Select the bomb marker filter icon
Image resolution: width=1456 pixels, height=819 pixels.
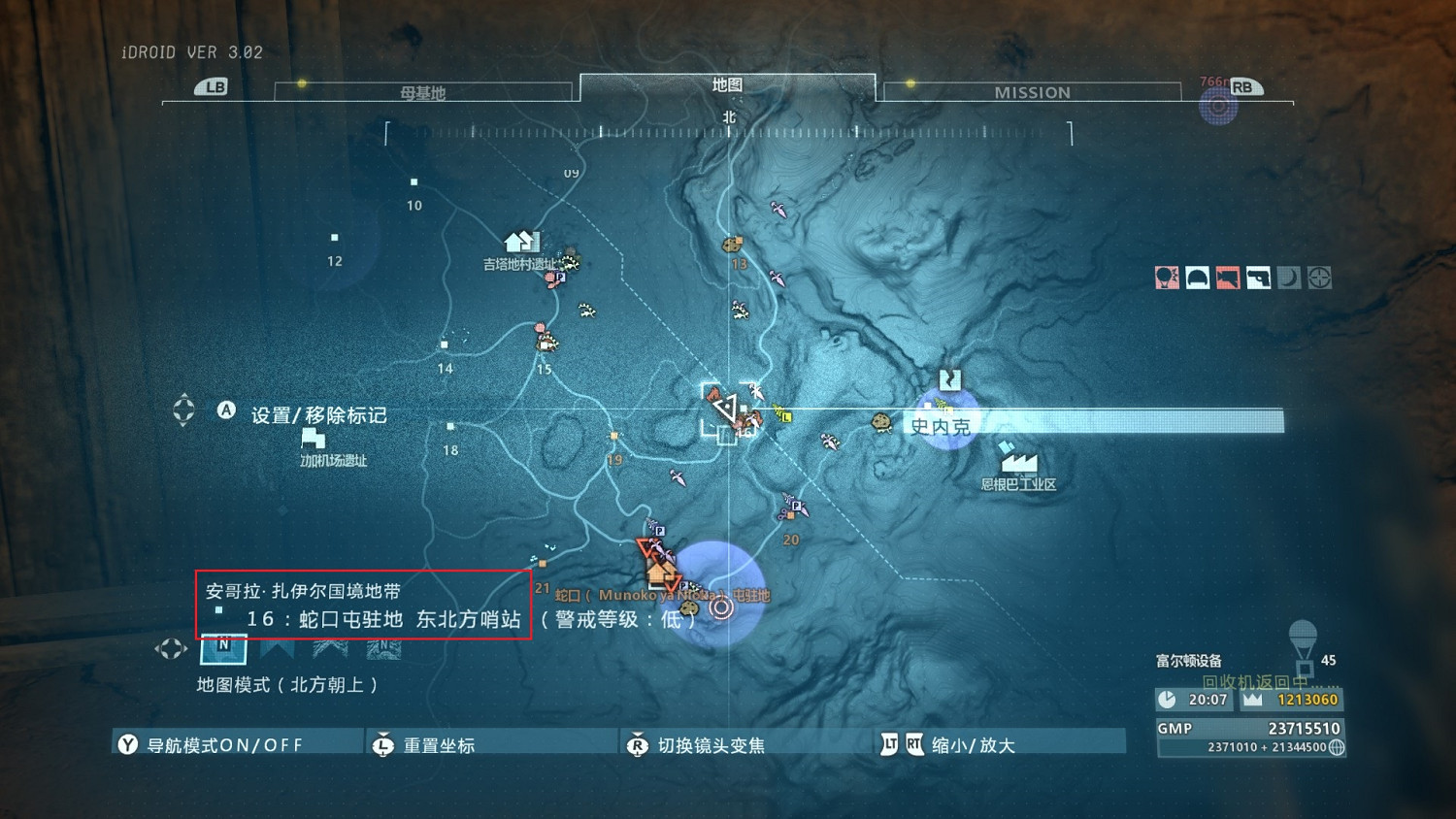(x=1226, y=278)
